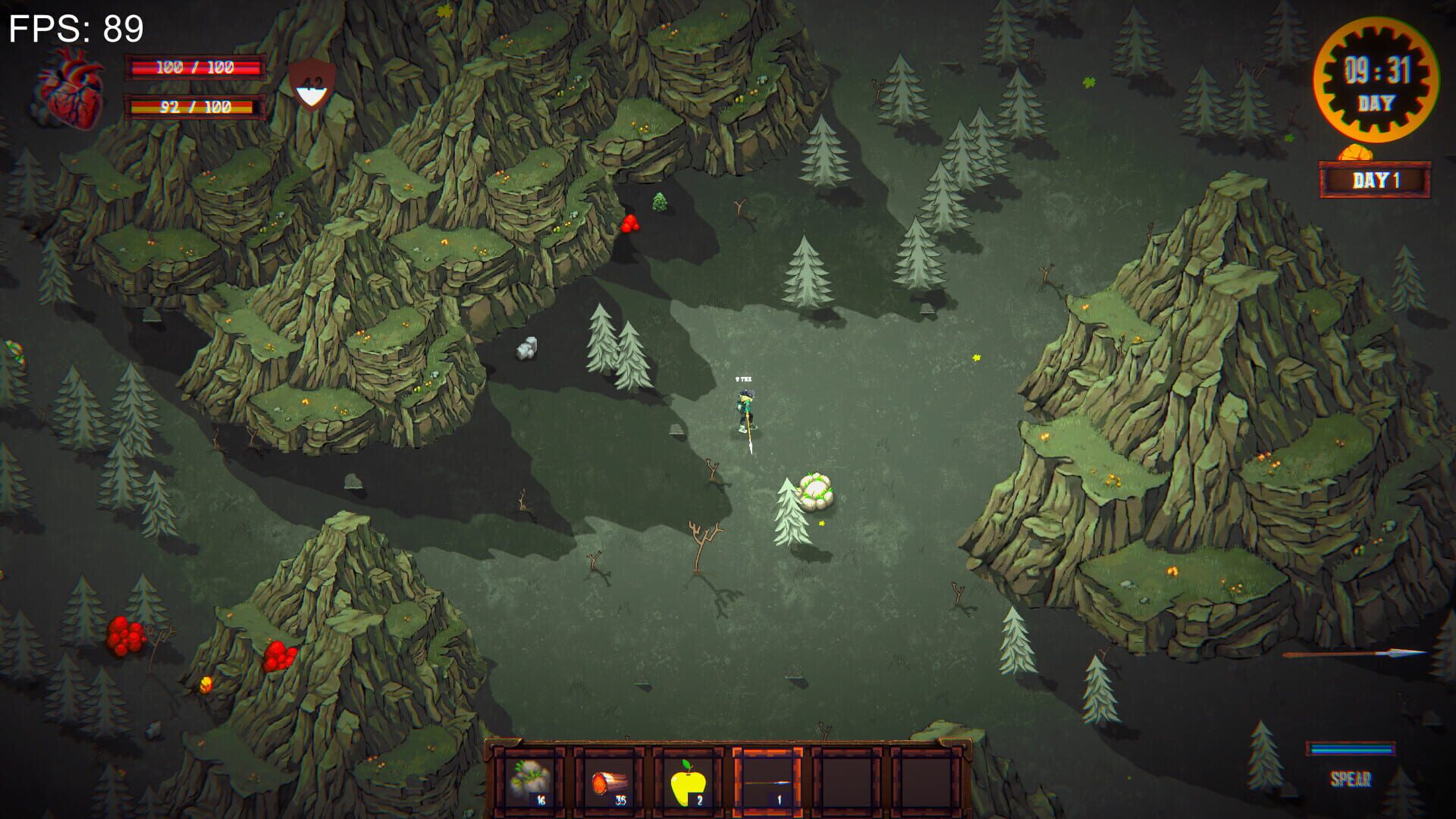
Task: Open the DAY 1 panel
Action: [1376, 179]
